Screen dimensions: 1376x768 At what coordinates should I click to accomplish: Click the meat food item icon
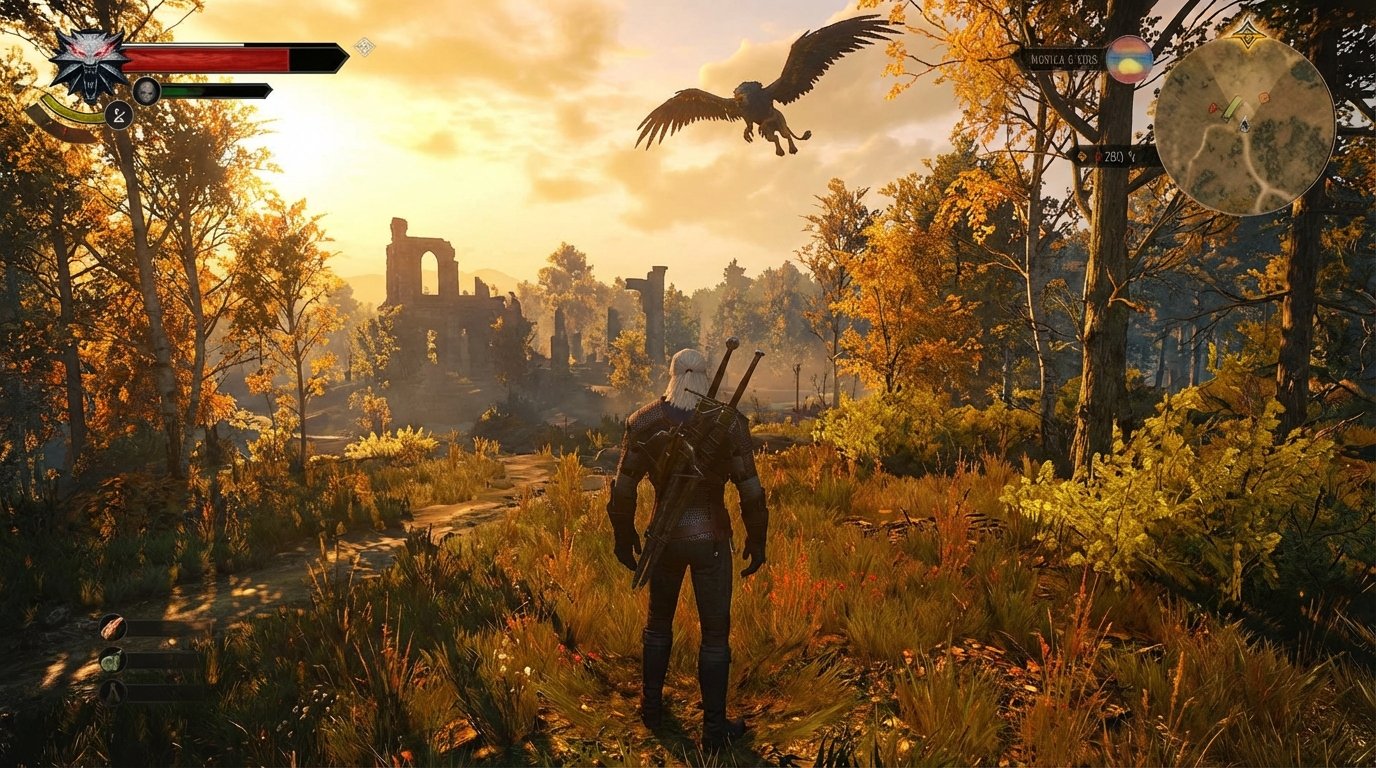(113, 627)
